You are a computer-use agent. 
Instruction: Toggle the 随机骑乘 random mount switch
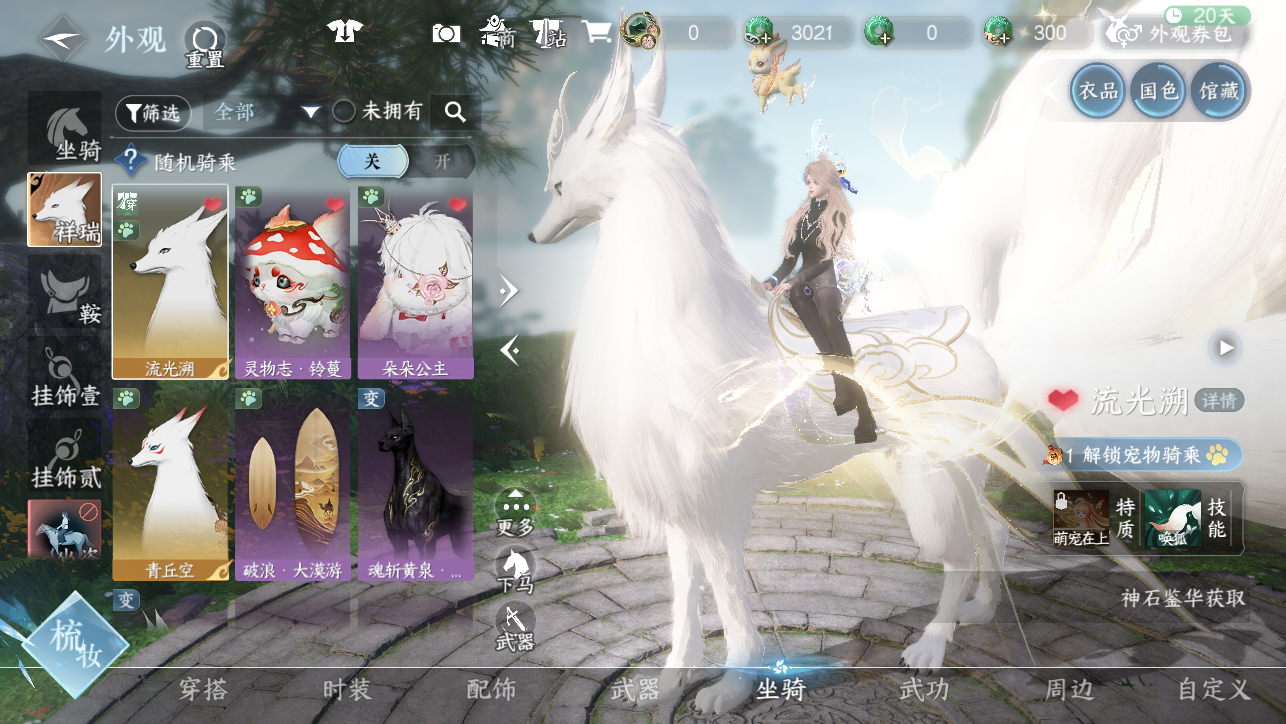point(406,161)
